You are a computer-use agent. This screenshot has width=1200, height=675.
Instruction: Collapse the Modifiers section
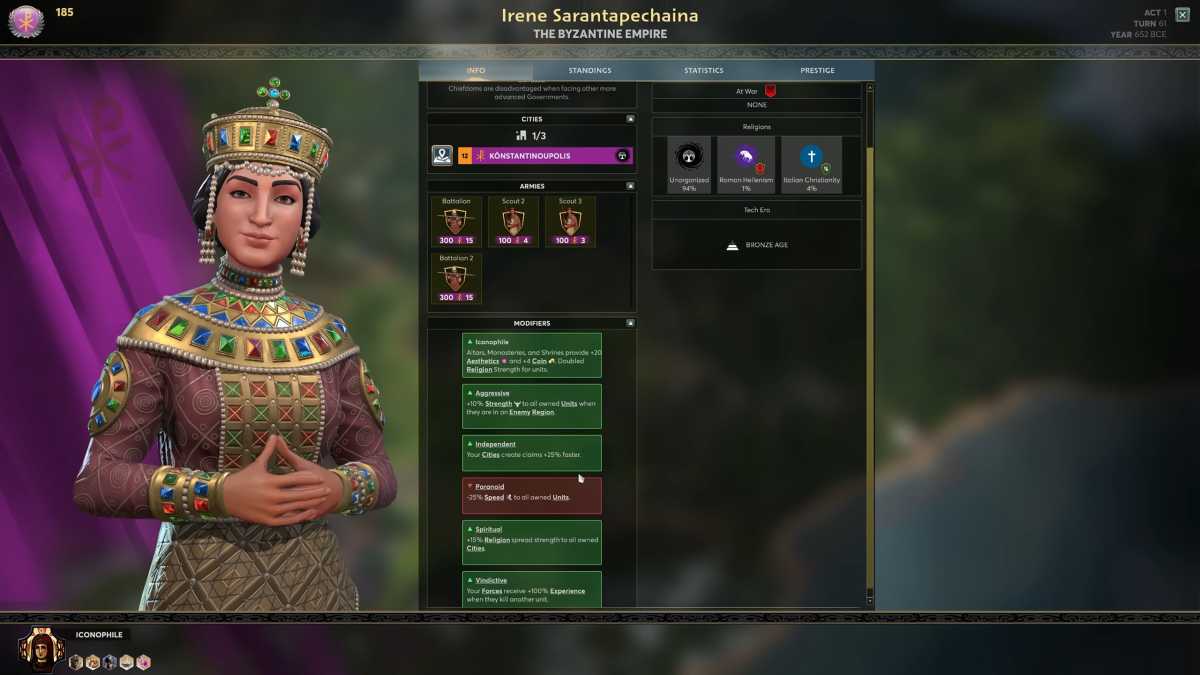point(630,323)
